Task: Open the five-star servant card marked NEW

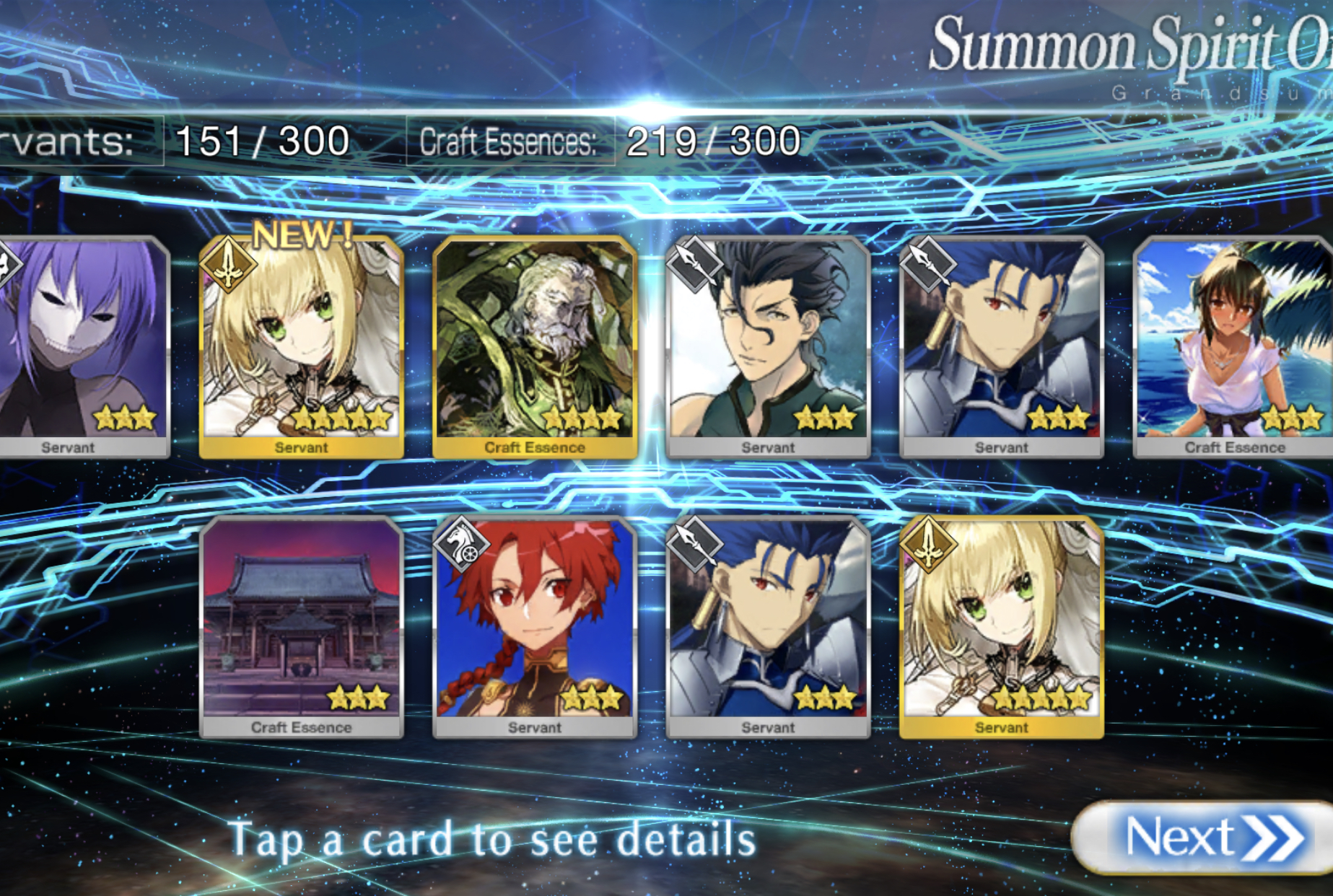Action: pyautogui.click(x=301, y=346)
